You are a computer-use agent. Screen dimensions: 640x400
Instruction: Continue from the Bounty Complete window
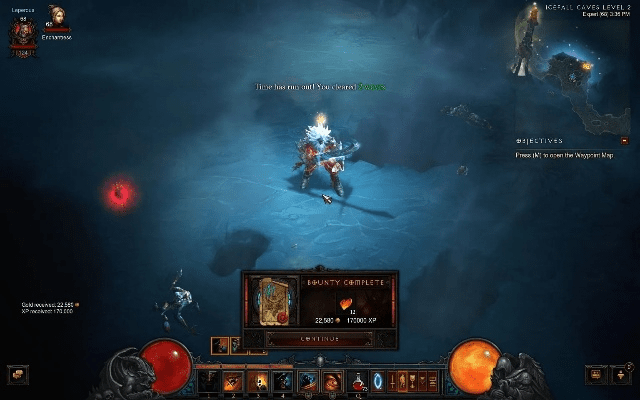[320, 339]
